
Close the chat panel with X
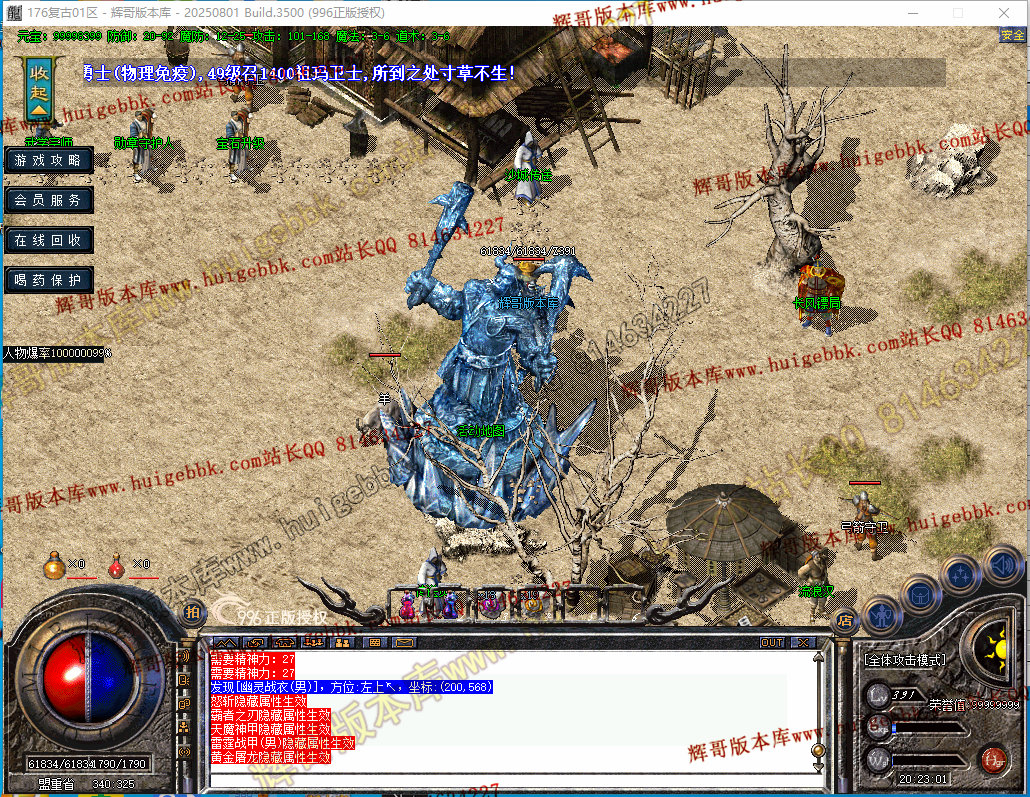click(x=804, y=642)
